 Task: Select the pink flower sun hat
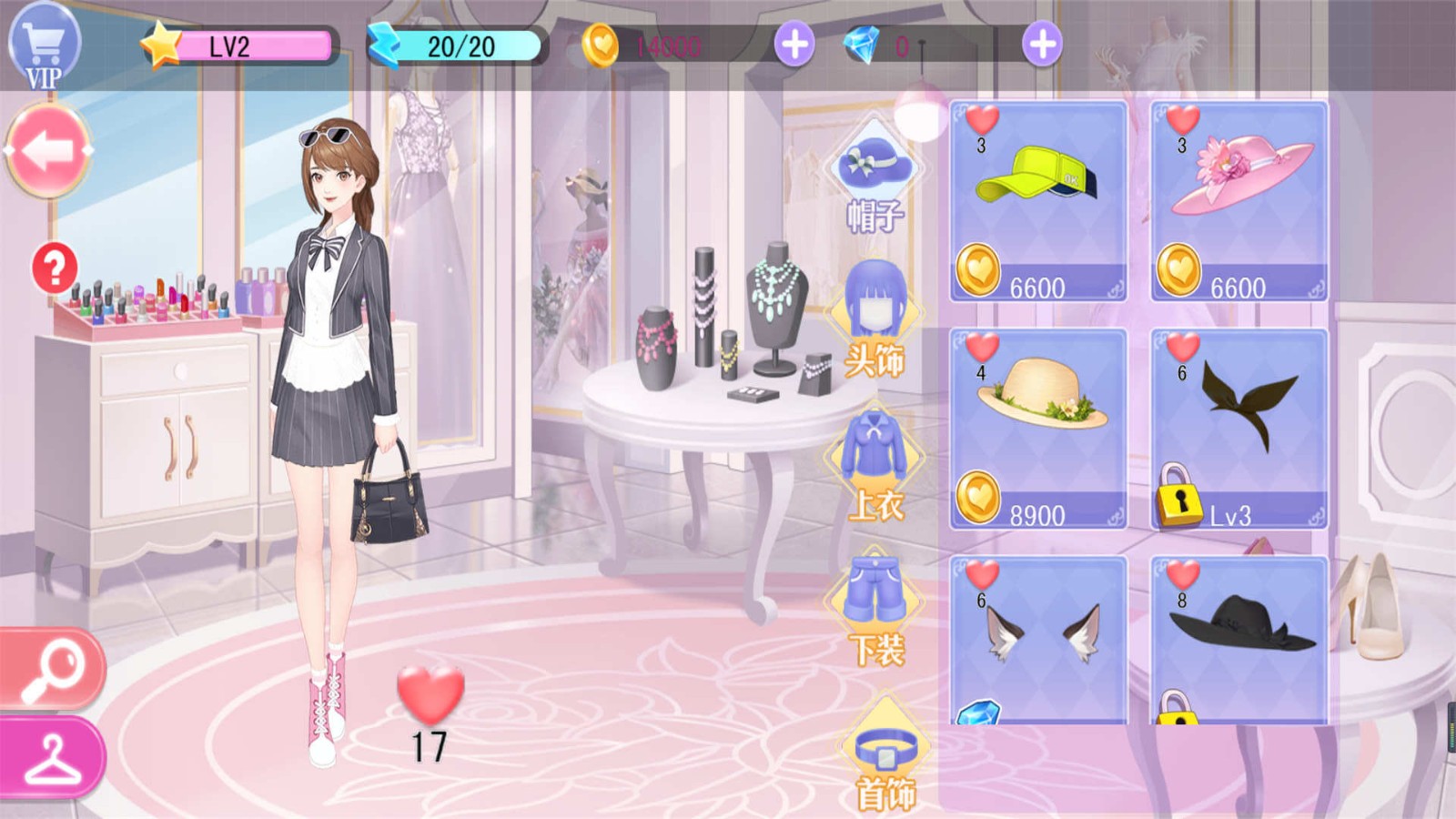[x=1239, y=201]
